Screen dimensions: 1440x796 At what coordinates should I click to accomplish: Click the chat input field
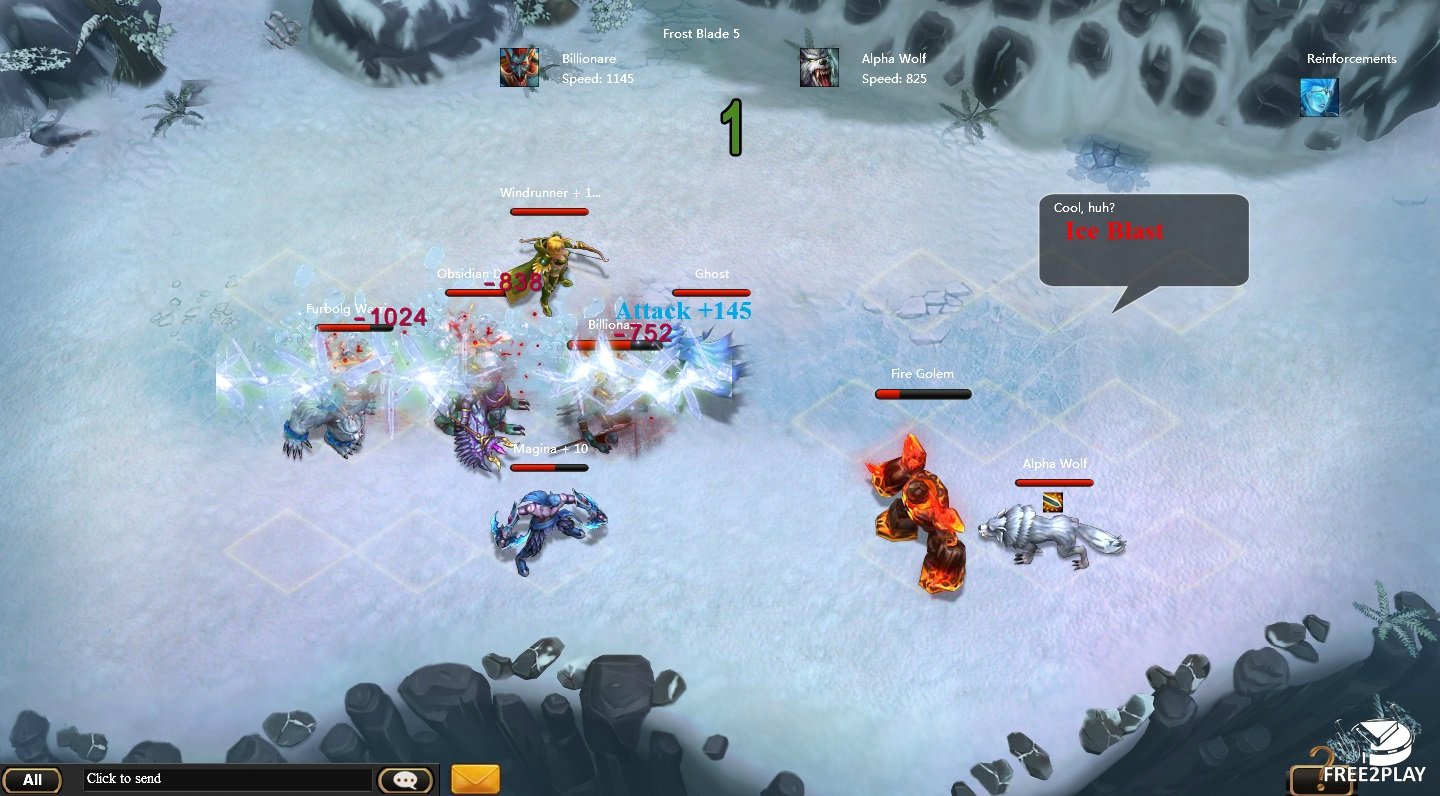(227, 779)
